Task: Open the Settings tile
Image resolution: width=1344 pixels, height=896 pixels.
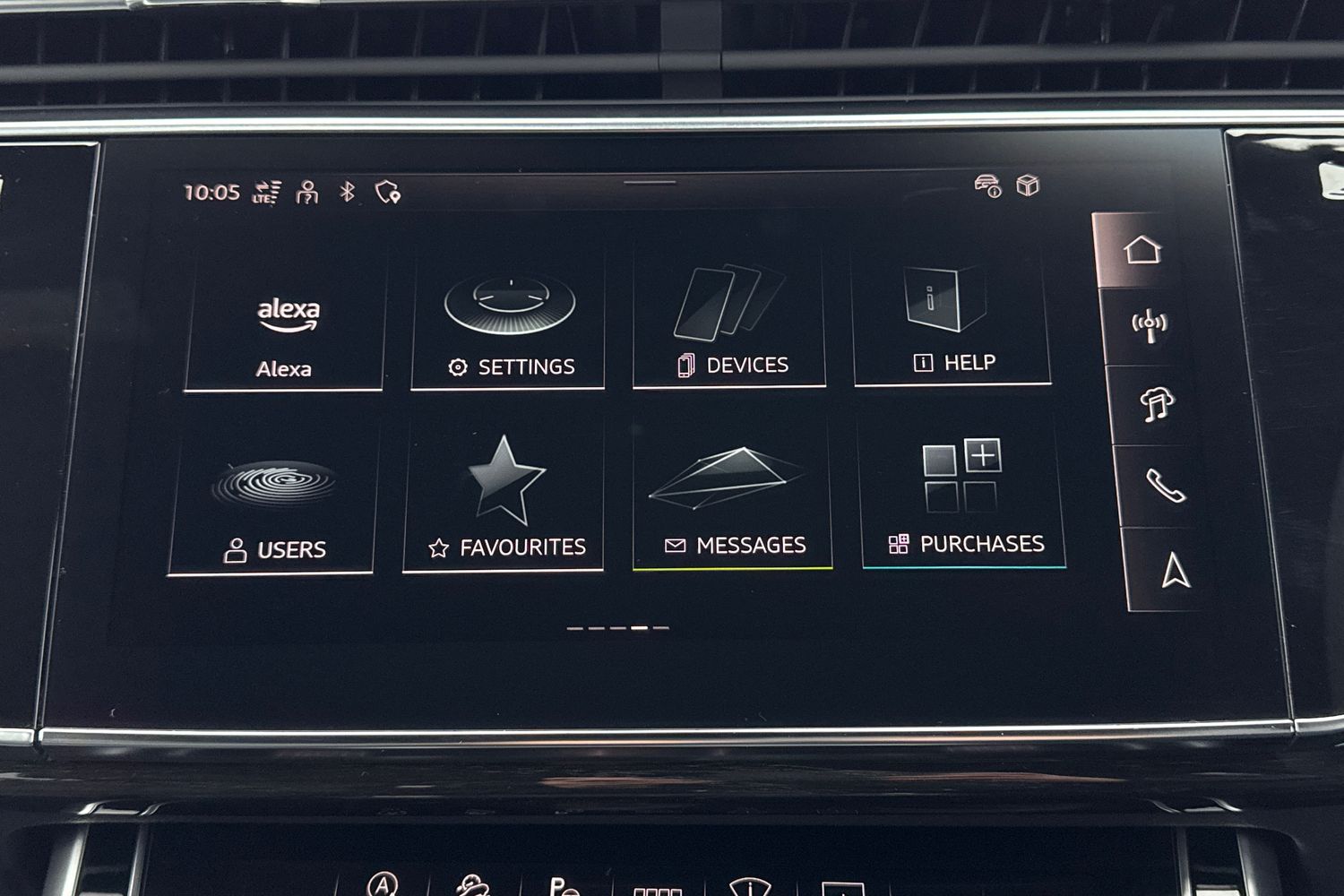Action: pyautogui.click(x=509, y=327)
